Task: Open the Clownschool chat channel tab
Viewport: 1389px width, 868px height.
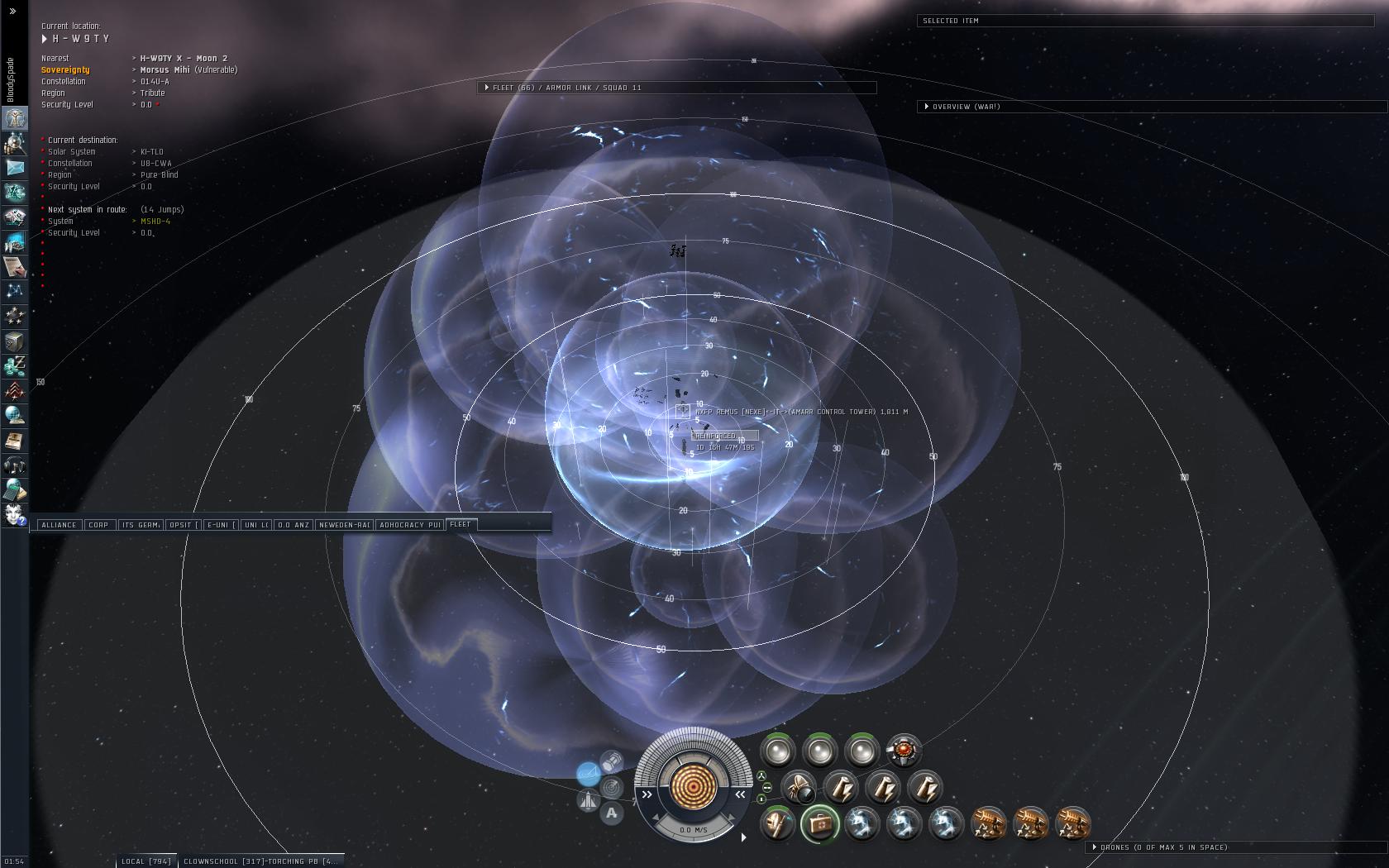Action: click(x=260, y=861)
